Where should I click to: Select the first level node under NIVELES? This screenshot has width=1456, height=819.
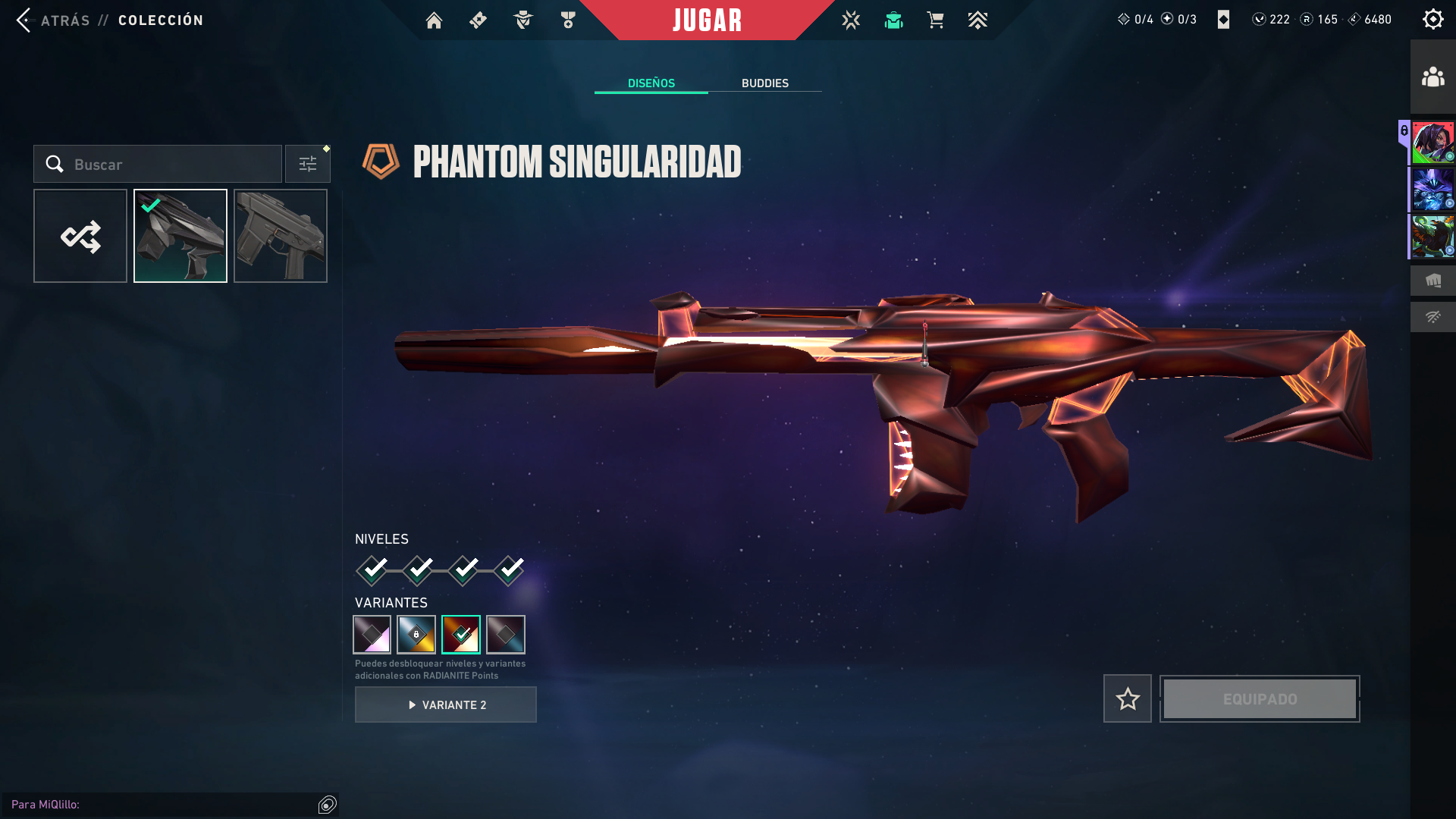pyautogui.click(x=371, y=569)
